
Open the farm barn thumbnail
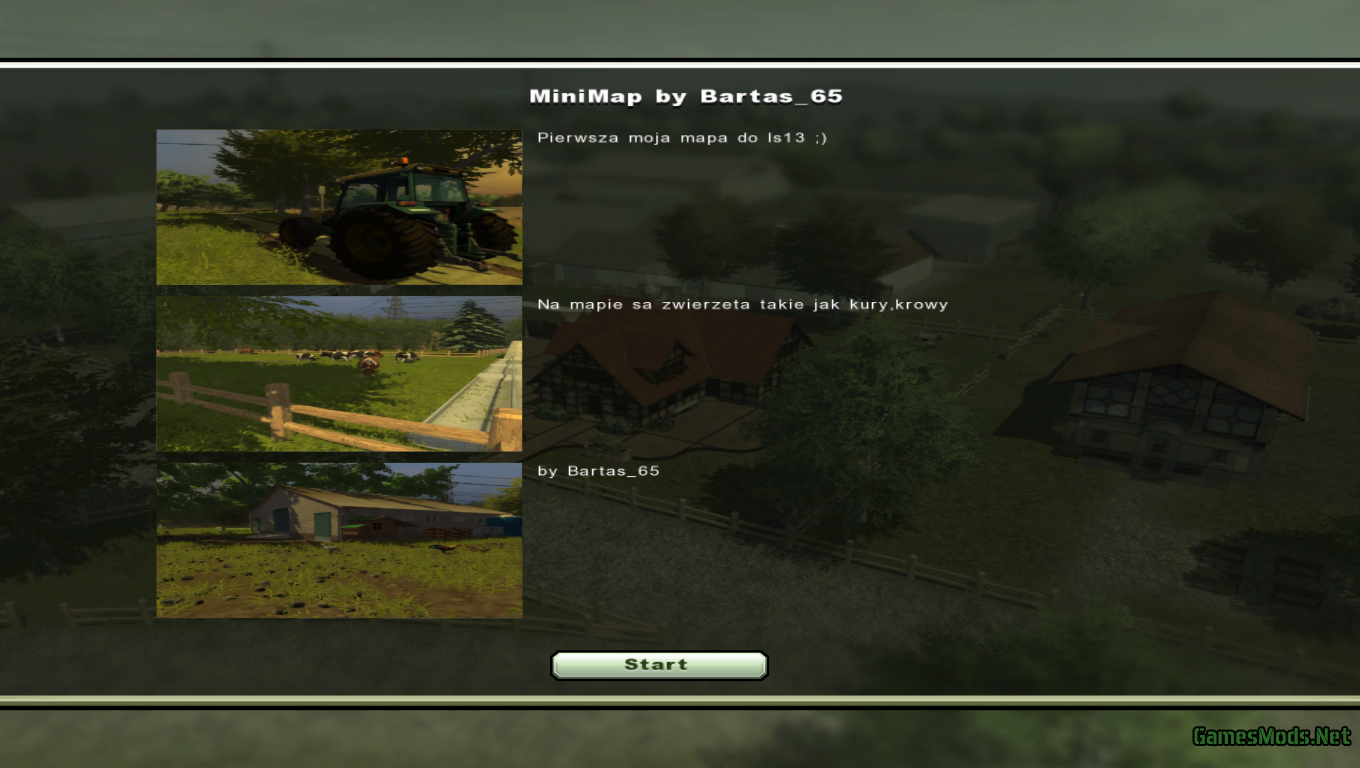point(339,540)
